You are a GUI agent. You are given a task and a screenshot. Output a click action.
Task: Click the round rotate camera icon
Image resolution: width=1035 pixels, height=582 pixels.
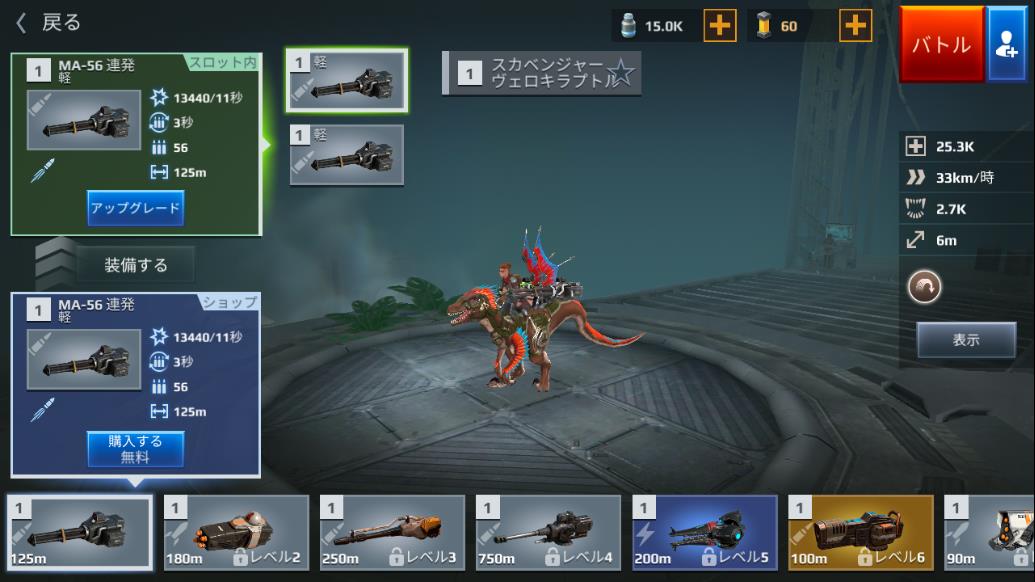tap(924, 288)
